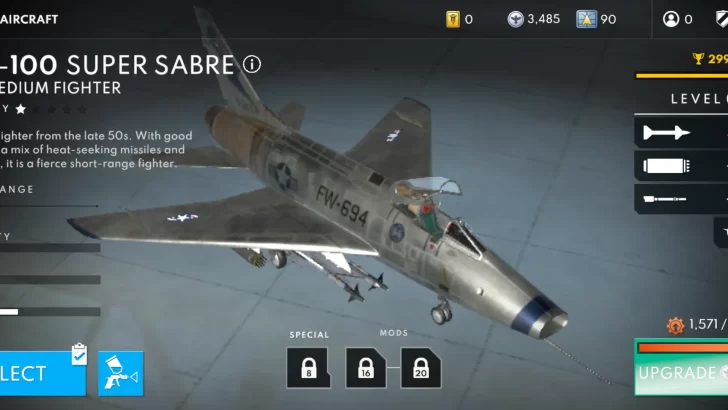This screenshot has width=728, height=410.
Task: Show info for the Super Sabre
Action: [x=252, y=65]
